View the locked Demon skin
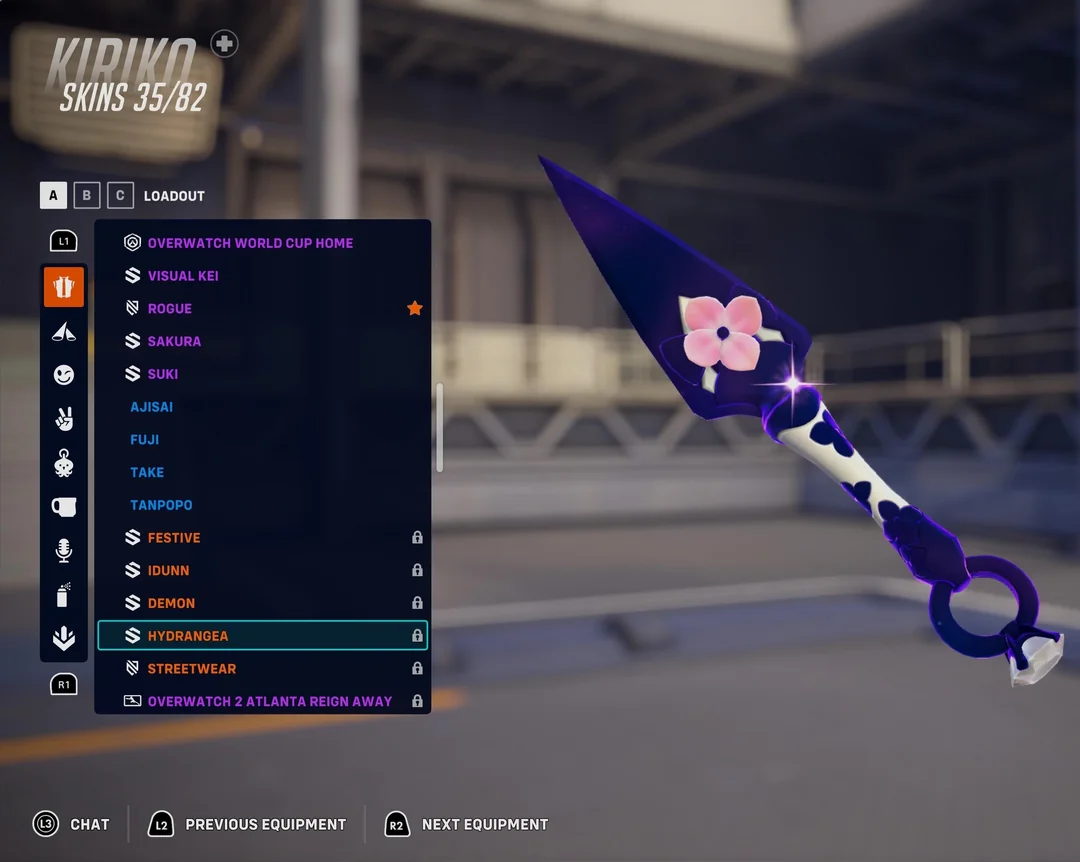 [x=171, y=603]
